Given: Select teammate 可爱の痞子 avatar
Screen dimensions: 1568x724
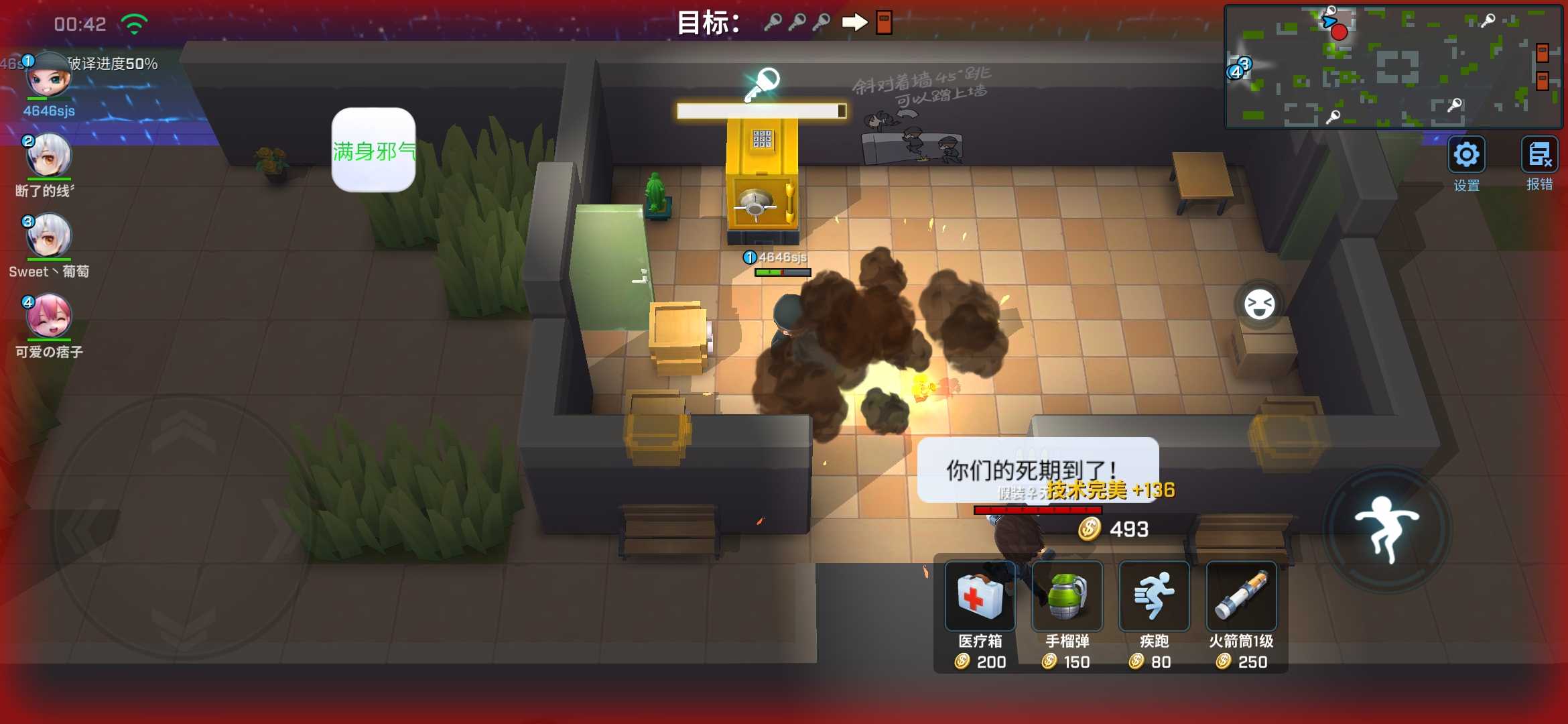Looking at the screenshot, I should pos(48,316).
